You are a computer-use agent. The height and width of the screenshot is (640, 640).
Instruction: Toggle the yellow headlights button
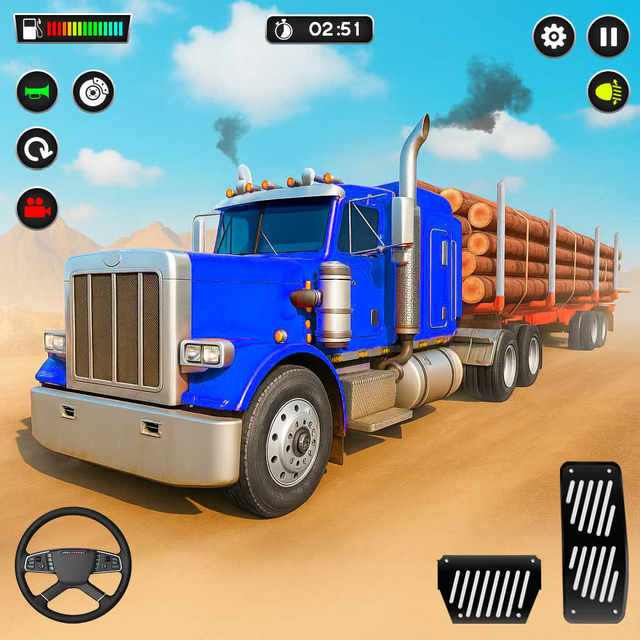(608, 92)
